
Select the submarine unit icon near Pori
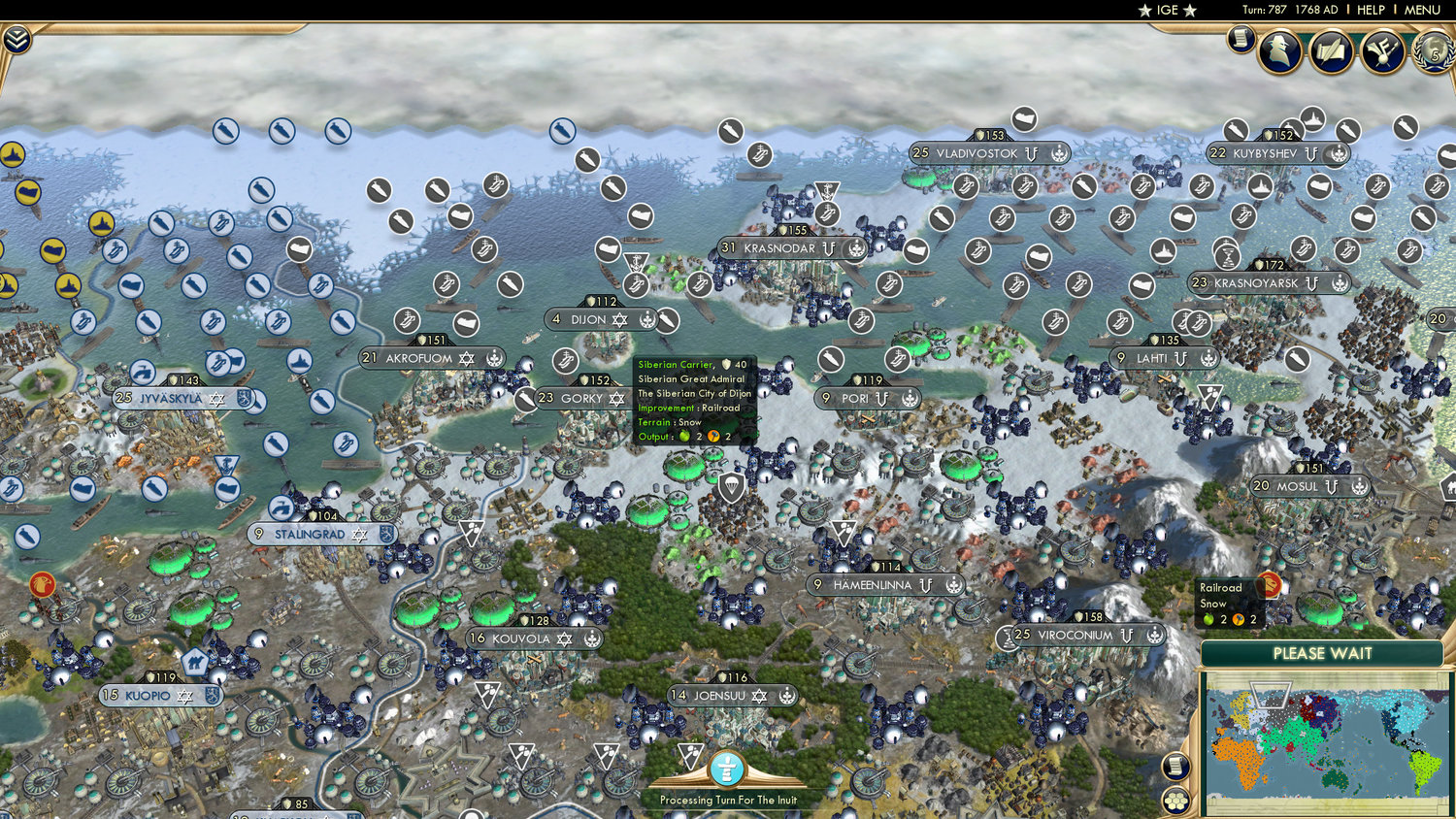(830, 359)
